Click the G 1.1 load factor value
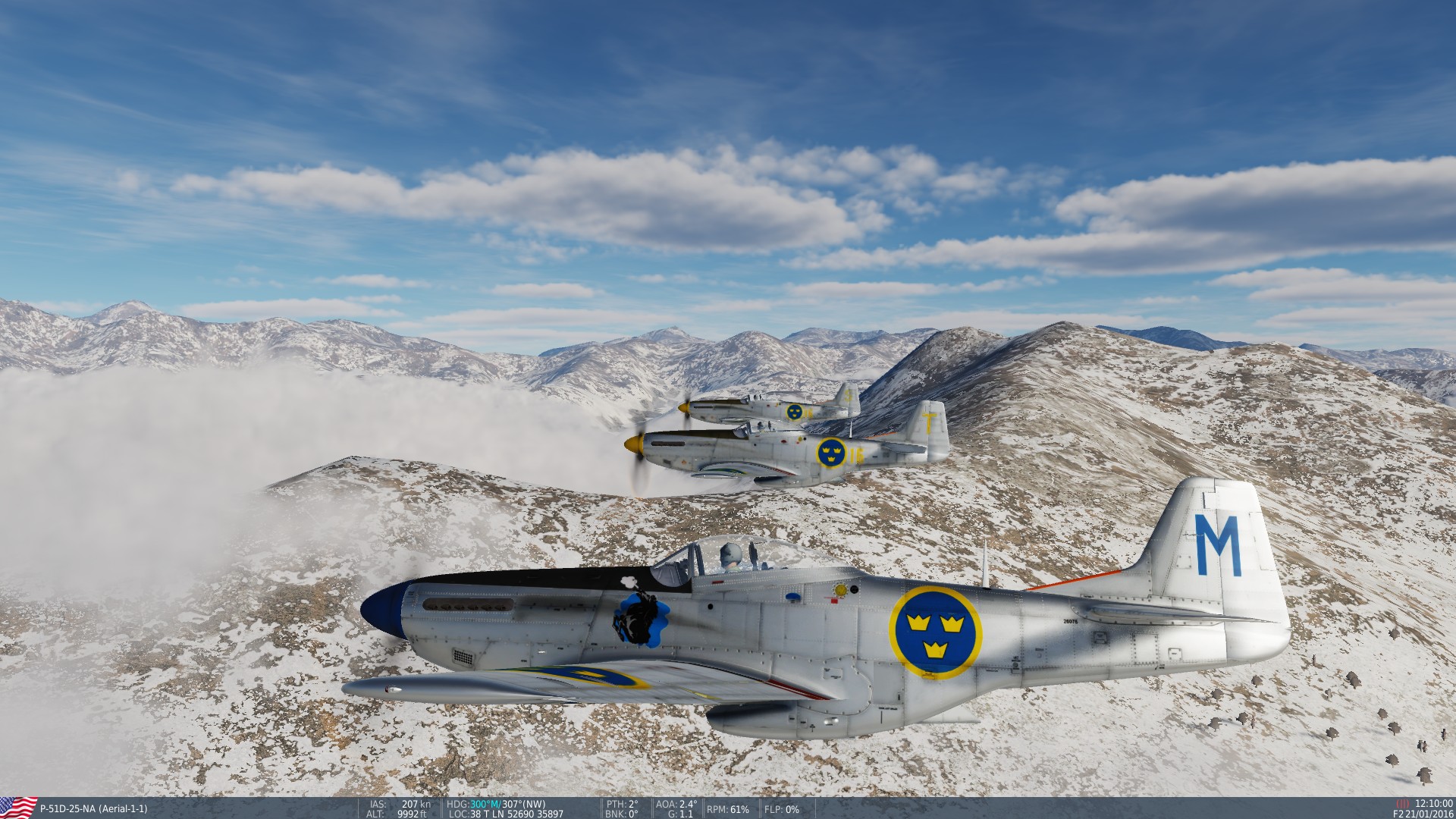The image size is (1456, 819). tap(682, 814)
